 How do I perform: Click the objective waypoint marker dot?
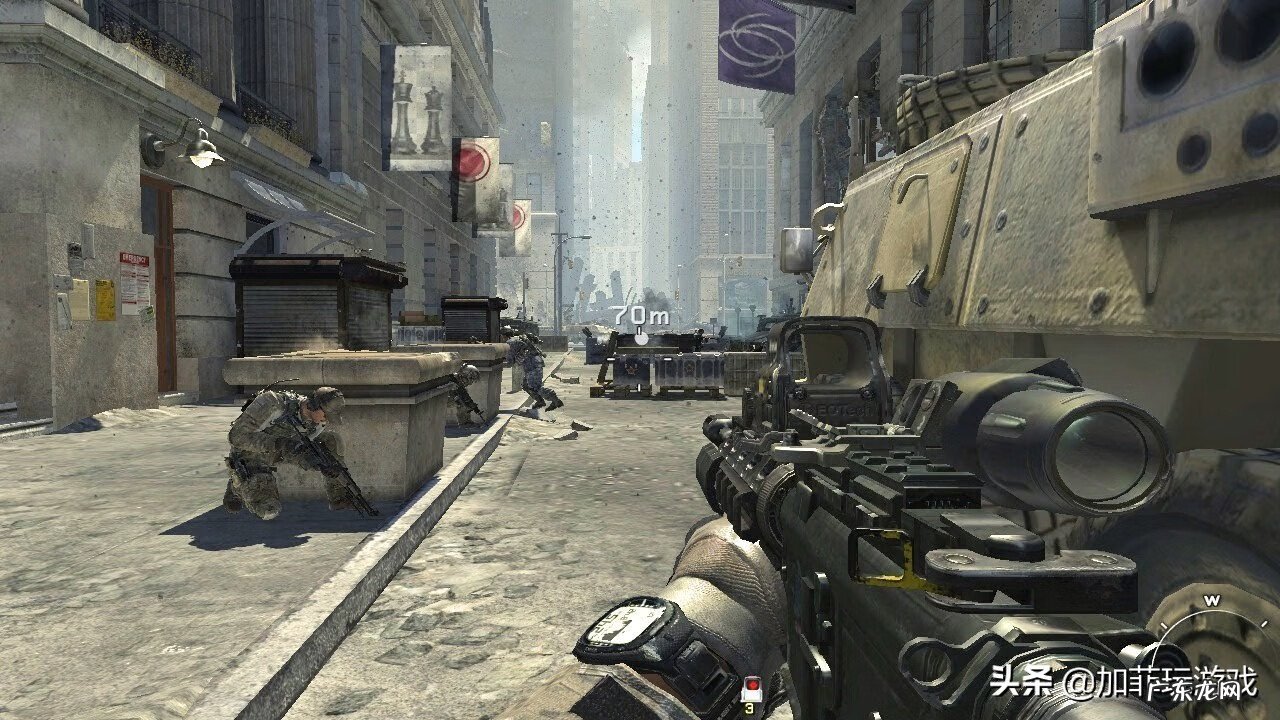pos(641,339)
